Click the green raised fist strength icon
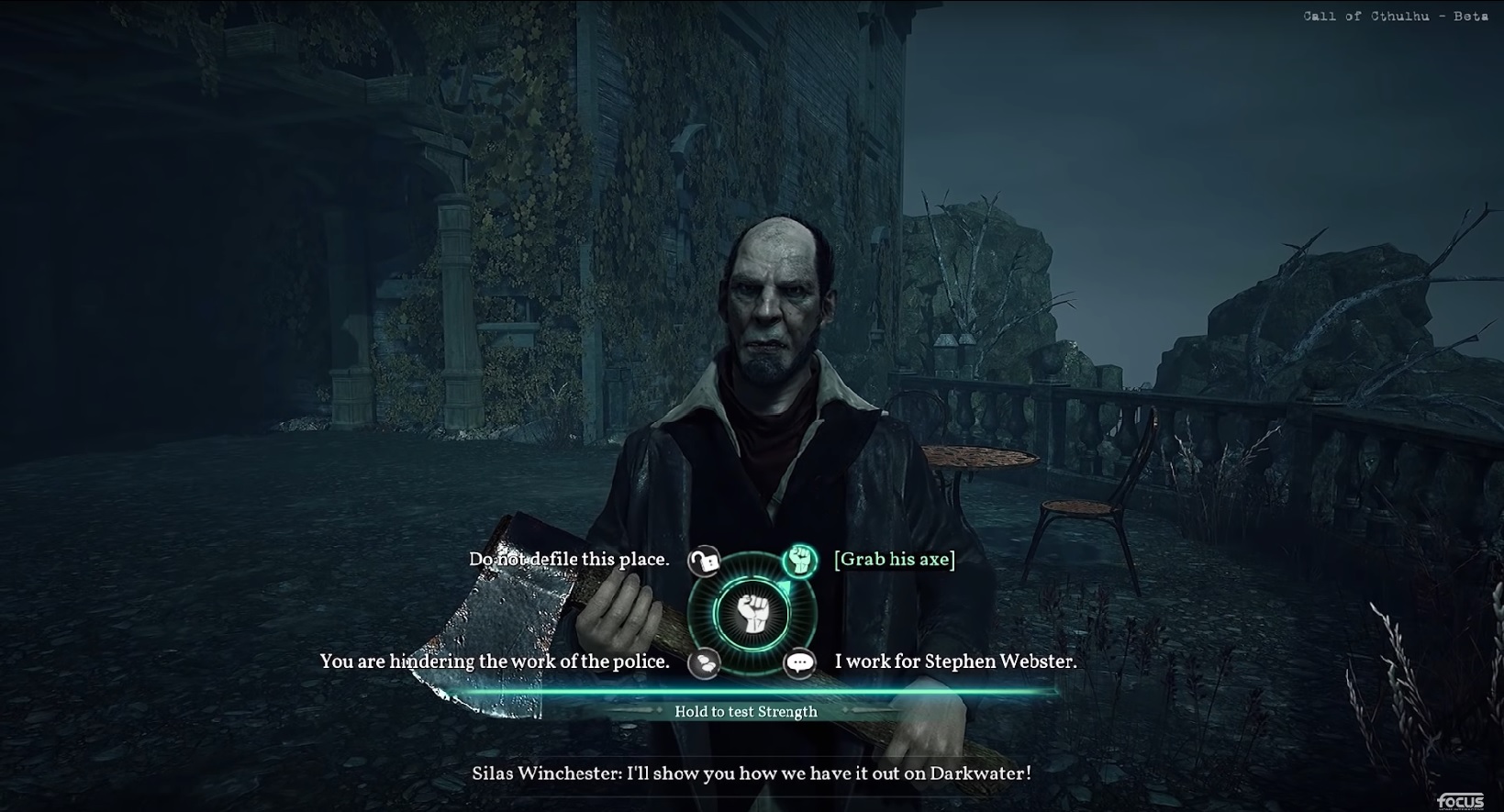Viewport: 1504px width, 812px height. (x=800, y=560)
